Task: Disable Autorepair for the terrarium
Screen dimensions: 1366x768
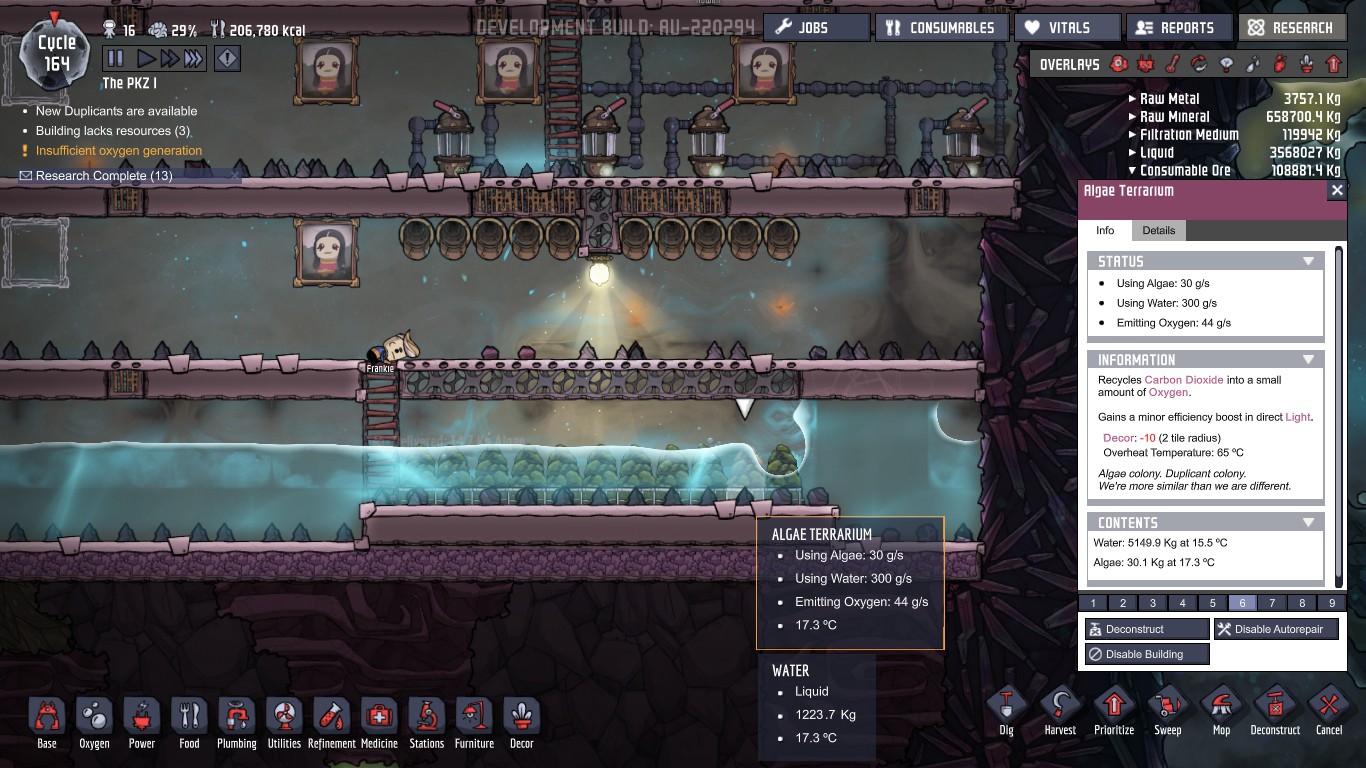Action: (x=1276, y=628)
